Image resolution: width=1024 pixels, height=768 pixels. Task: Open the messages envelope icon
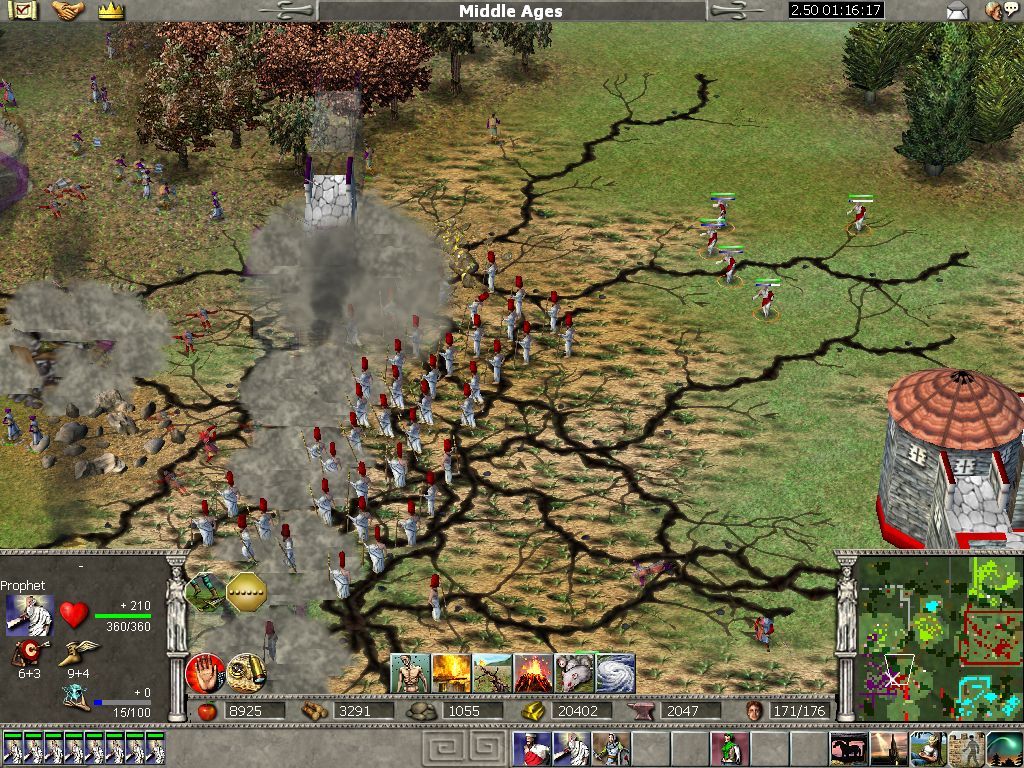(957, 11)
